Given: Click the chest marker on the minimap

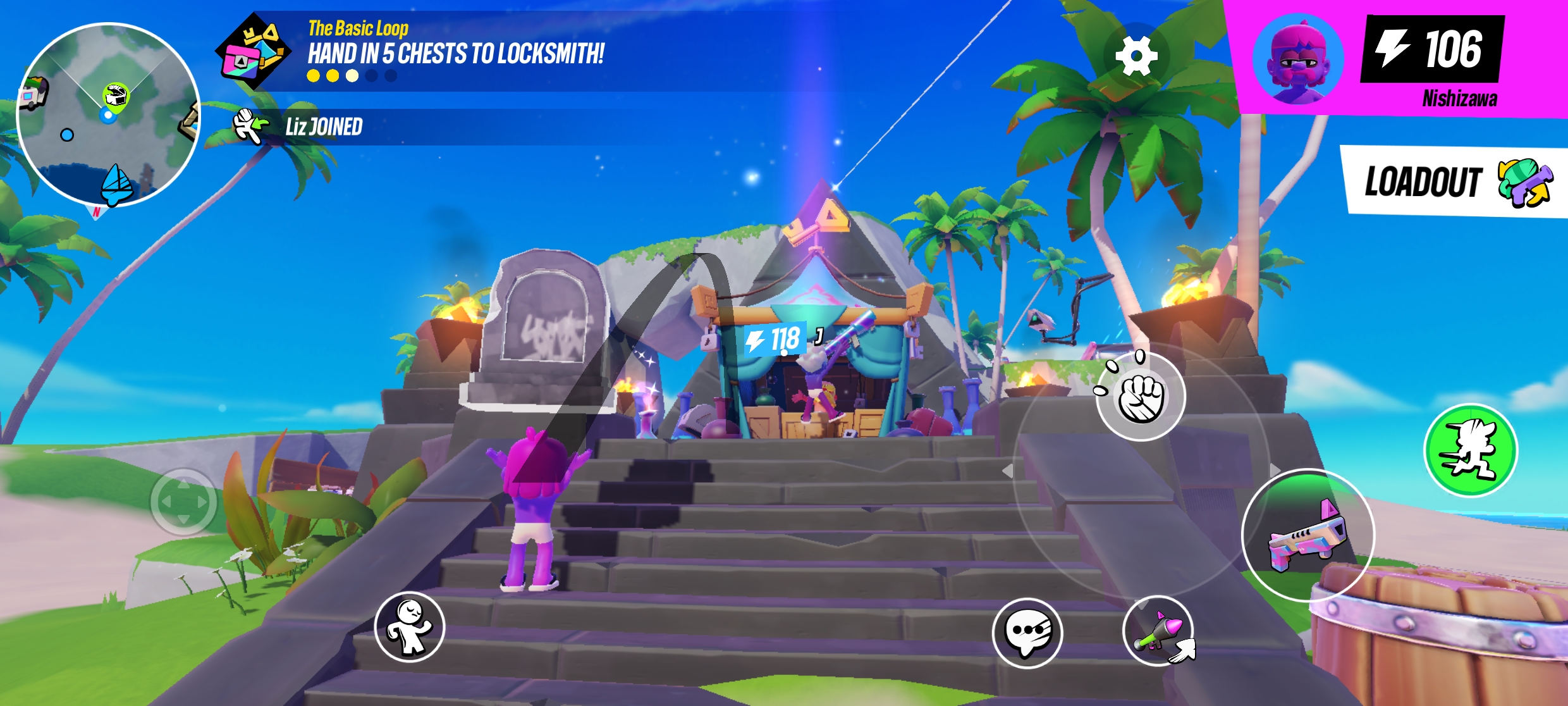Looking at the screenshot, I should point(116,96).
